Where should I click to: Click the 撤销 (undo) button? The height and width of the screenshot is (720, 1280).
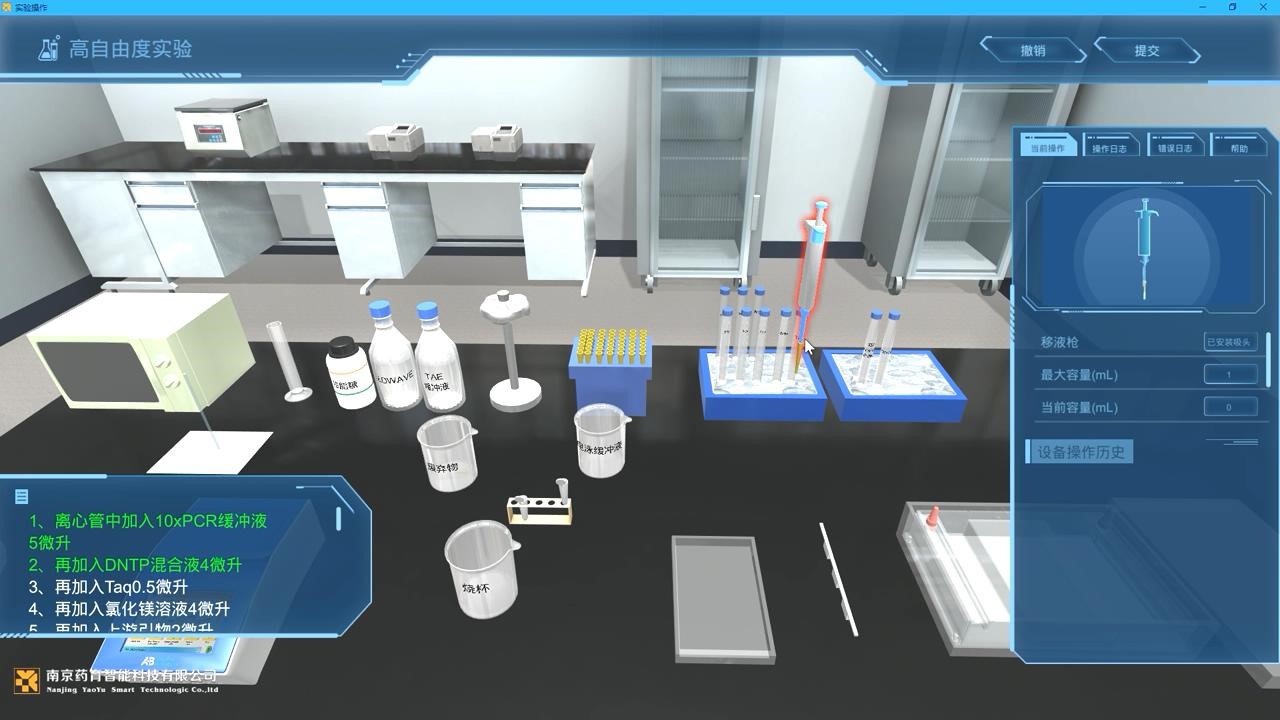[x=1032, y=50]
